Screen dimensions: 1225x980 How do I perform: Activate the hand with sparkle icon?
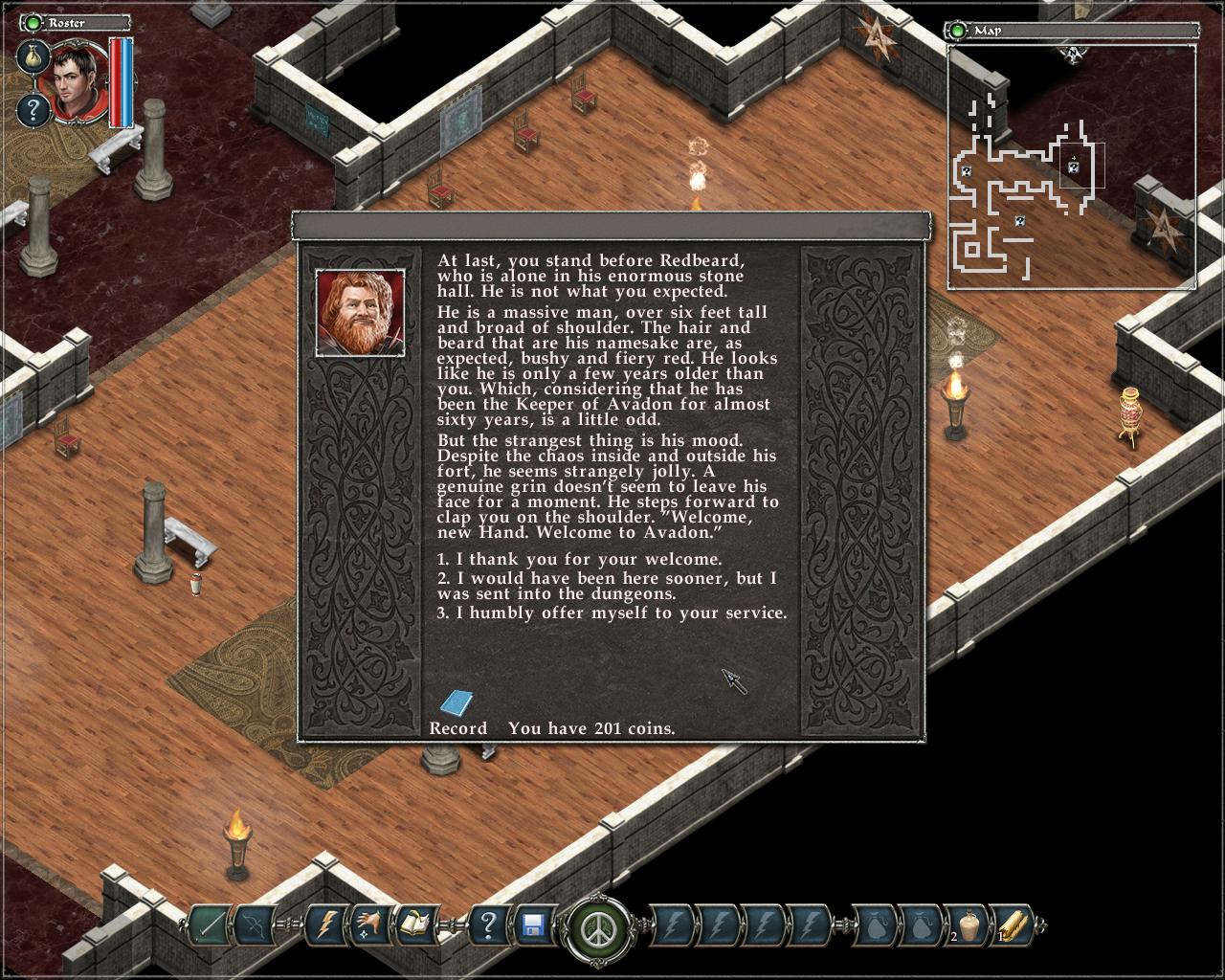tap(371, 926)
